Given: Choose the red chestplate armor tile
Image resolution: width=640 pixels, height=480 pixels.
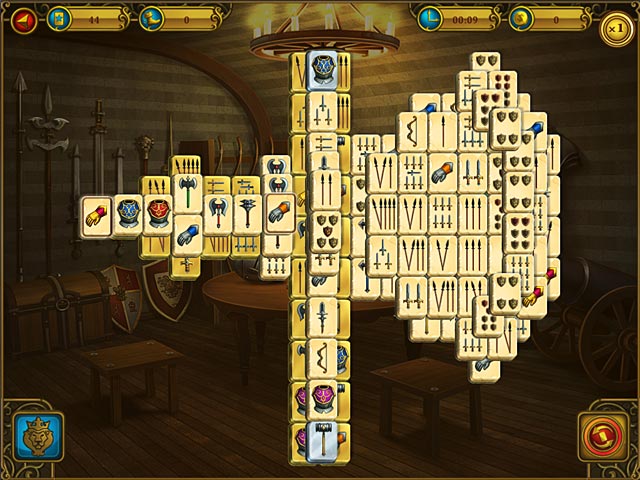Looking at the screenshot, I should tap(158, 214).
